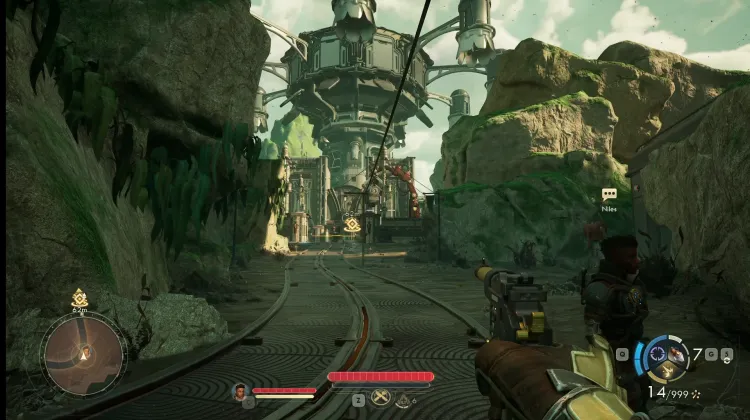Activate the crossed-weapons ability icon
Image resolution: width=750 pixels, height=420 pixels.
tap(380, 398)
